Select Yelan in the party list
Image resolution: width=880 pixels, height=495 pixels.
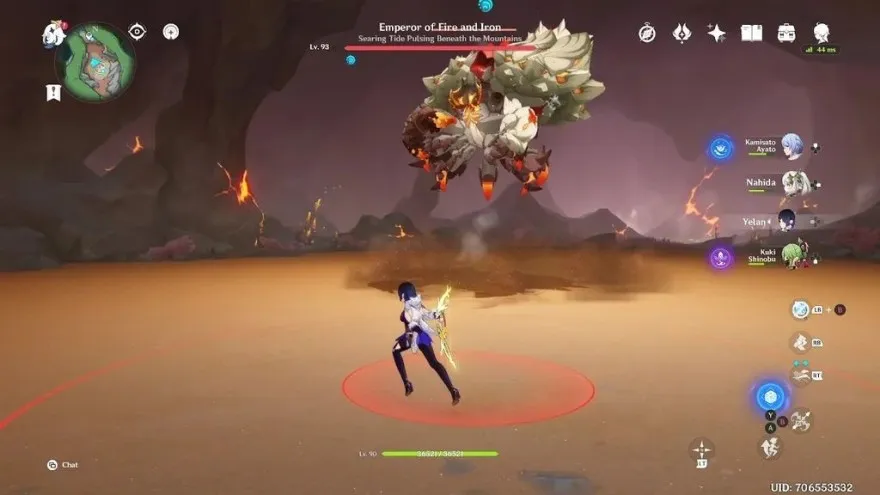[x=787, y=220]
